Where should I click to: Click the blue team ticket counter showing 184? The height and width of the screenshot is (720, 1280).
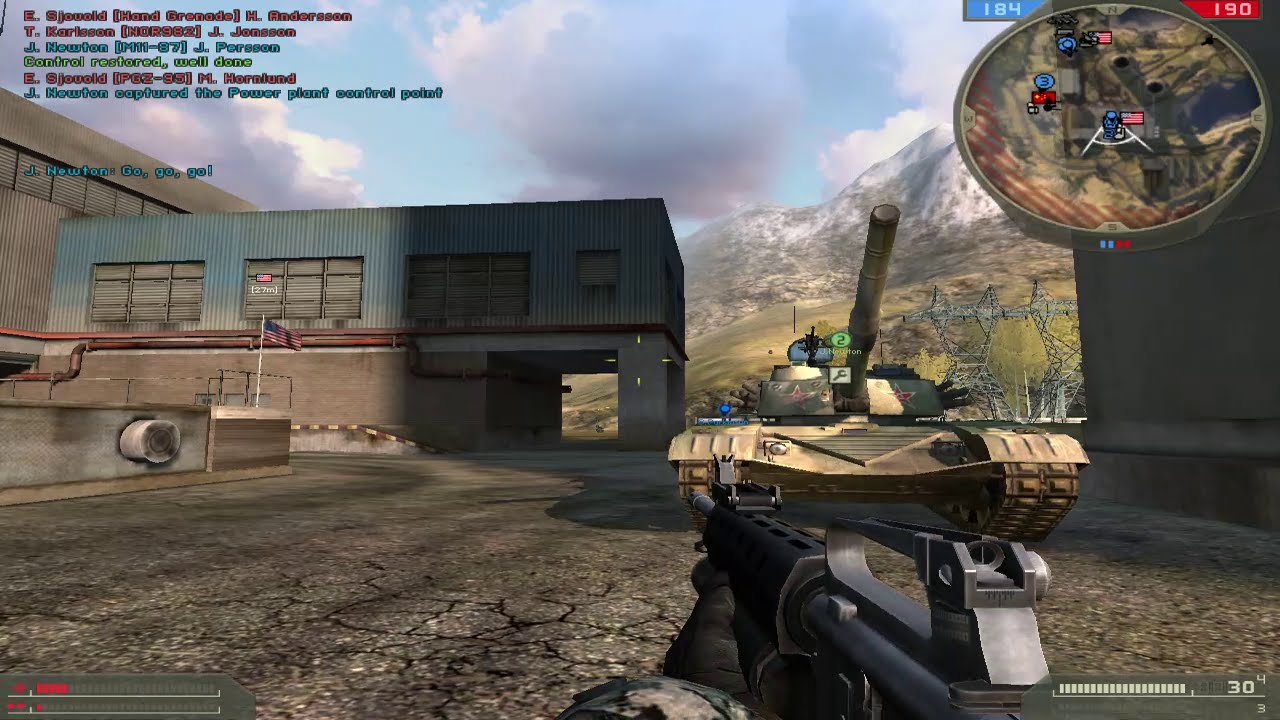click(1003, 10)
